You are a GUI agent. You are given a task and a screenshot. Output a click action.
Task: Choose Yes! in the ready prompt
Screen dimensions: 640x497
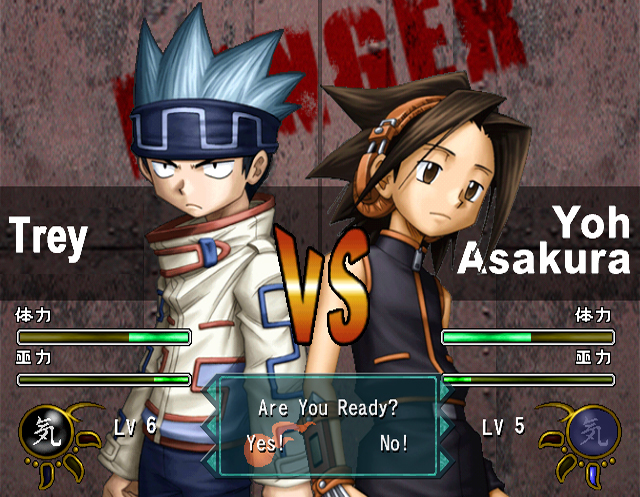point(265,444)
